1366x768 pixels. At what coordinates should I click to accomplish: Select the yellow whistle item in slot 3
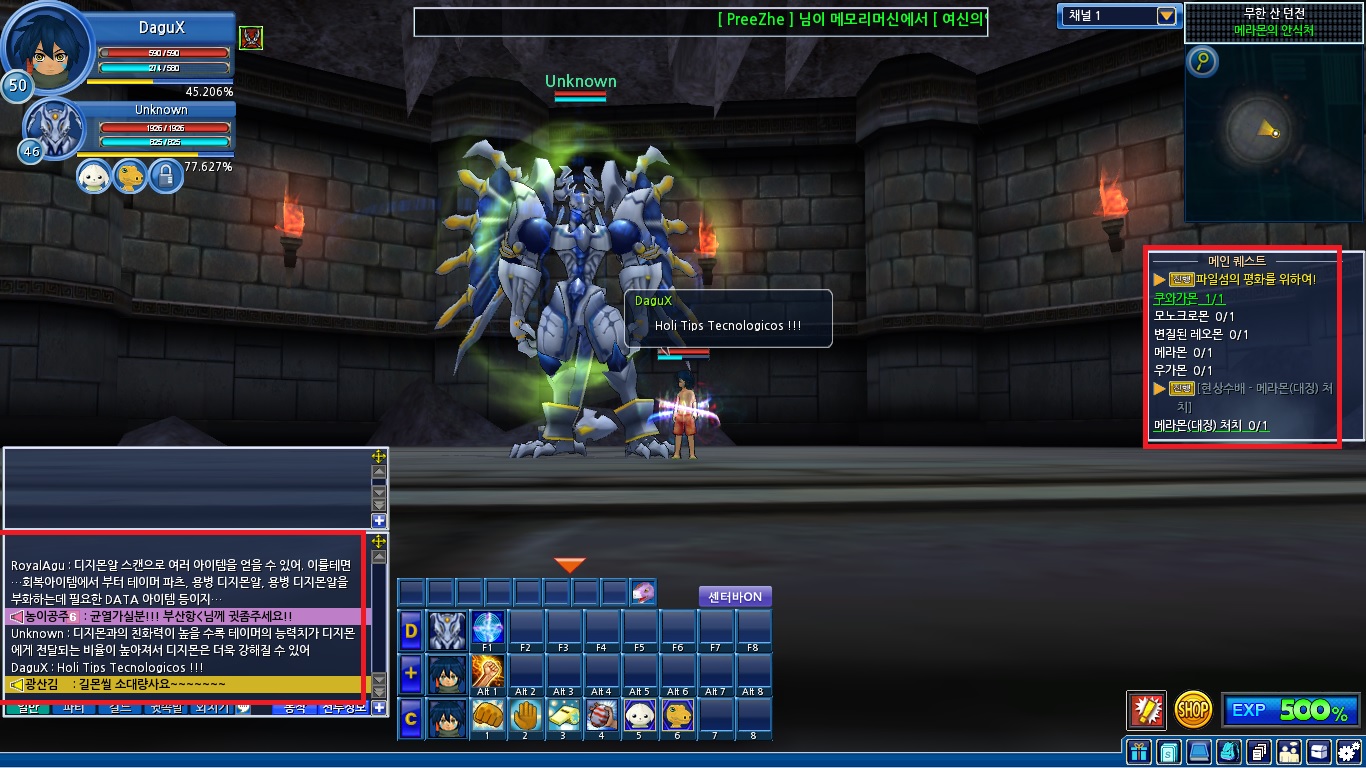pyautogui.click(x=564, y=718)
